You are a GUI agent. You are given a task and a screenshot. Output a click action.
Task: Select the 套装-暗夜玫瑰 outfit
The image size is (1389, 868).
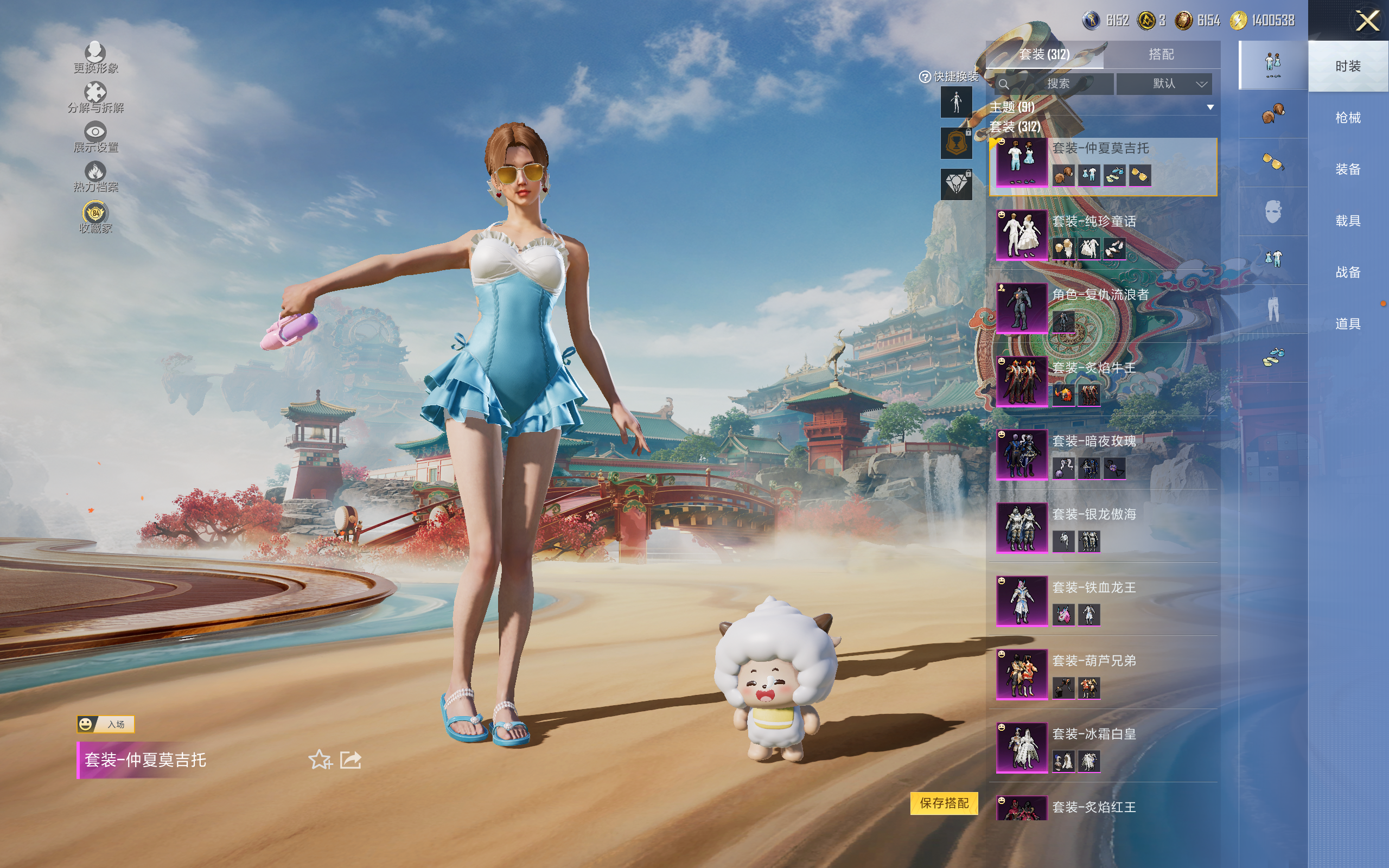(x=1102, y=455)
